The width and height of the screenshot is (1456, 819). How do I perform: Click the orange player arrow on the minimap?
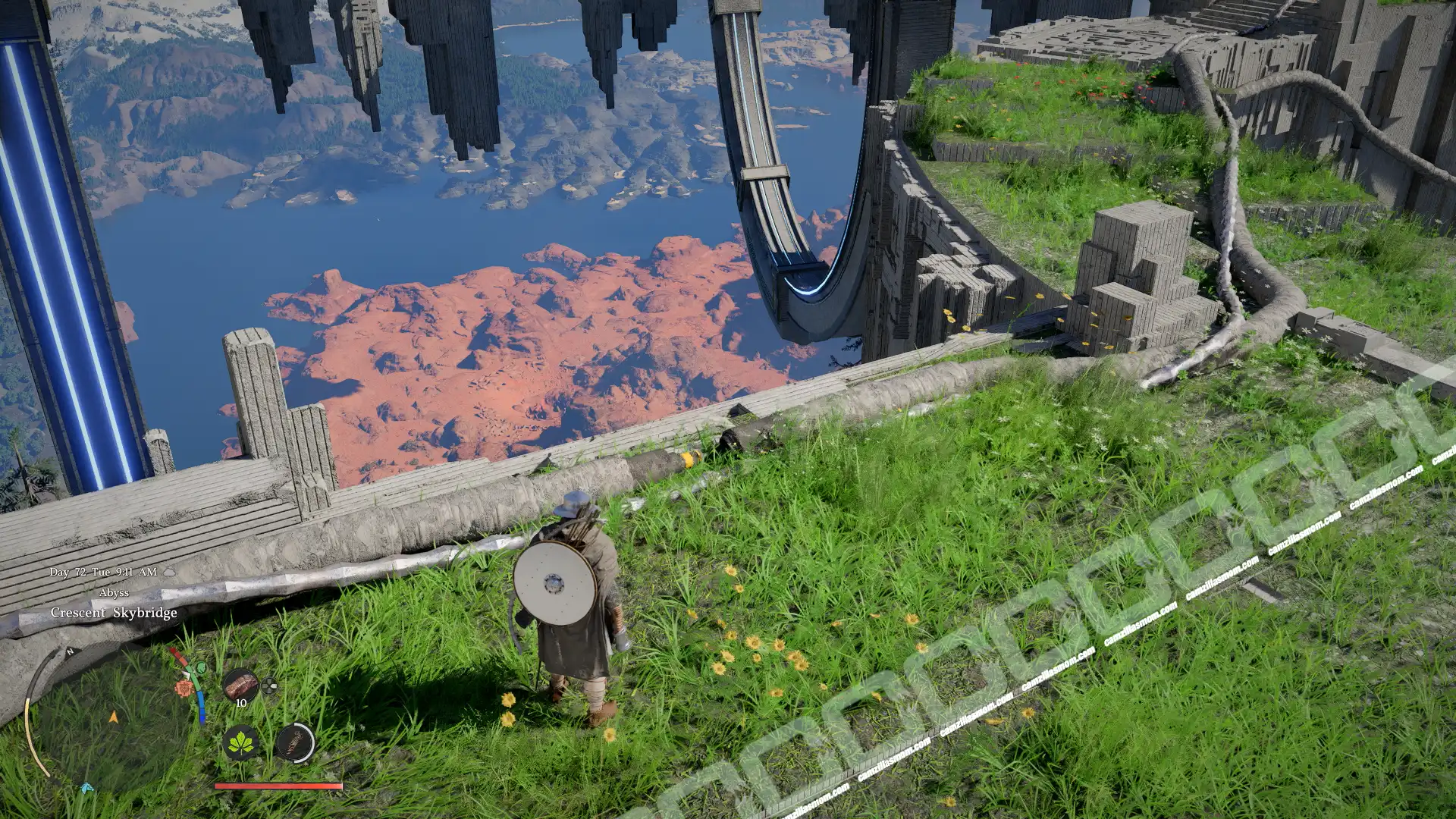(114, 716)
